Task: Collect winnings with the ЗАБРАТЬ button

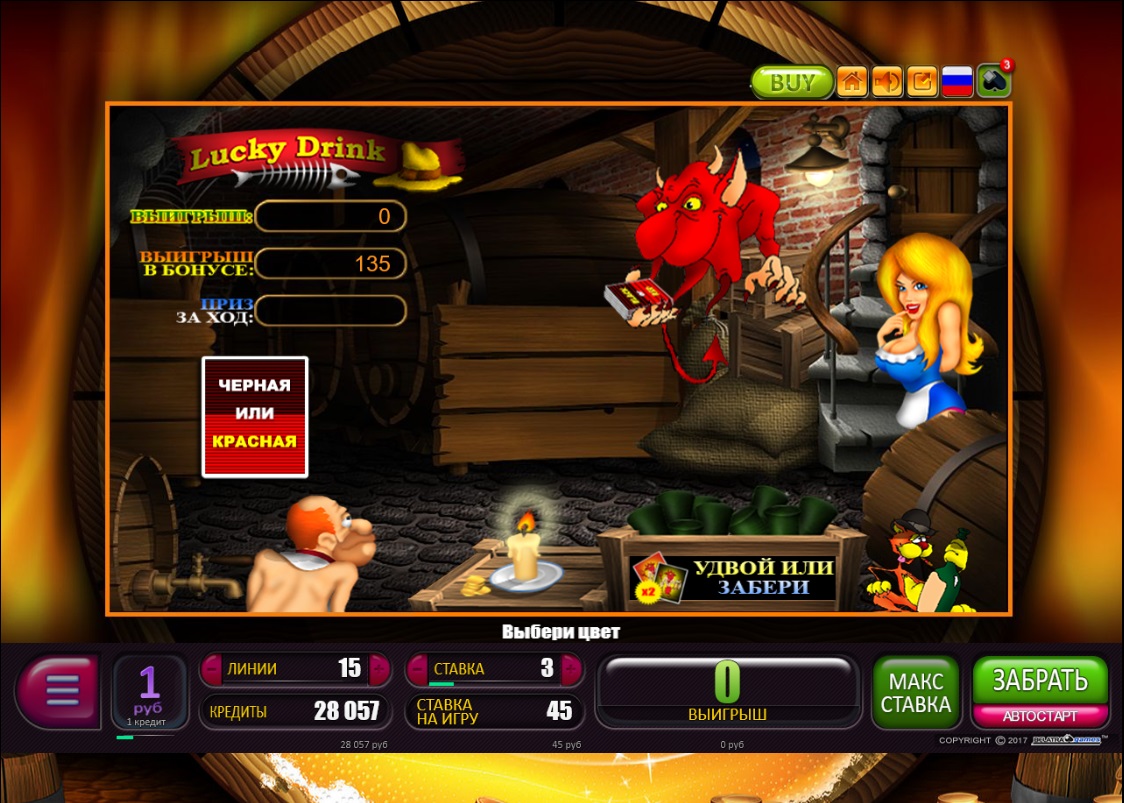Action: tap(1040, 681)
